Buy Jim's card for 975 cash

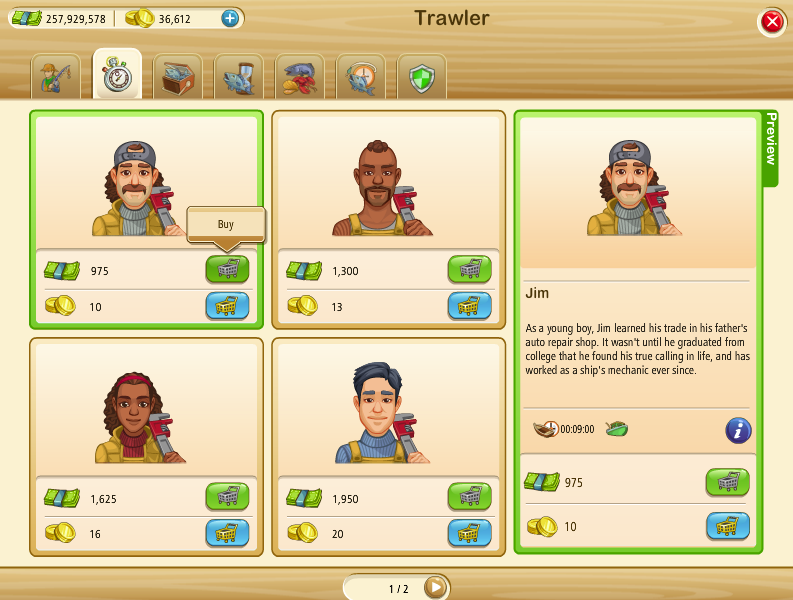[227, 270]
